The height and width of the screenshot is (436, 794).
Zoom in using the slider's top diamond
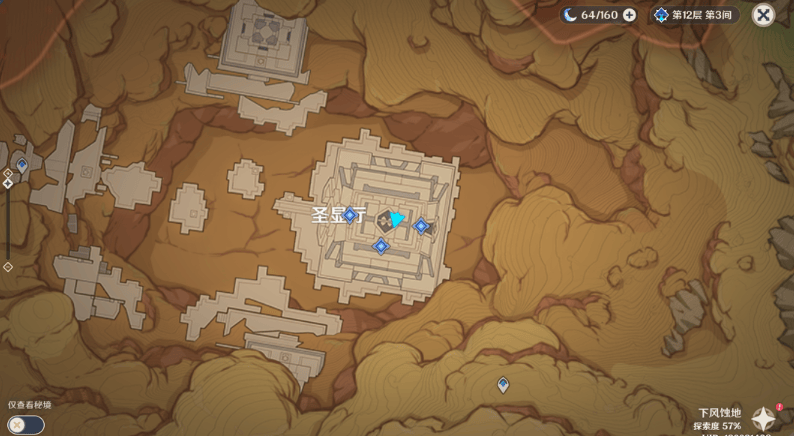click(8, 174)
